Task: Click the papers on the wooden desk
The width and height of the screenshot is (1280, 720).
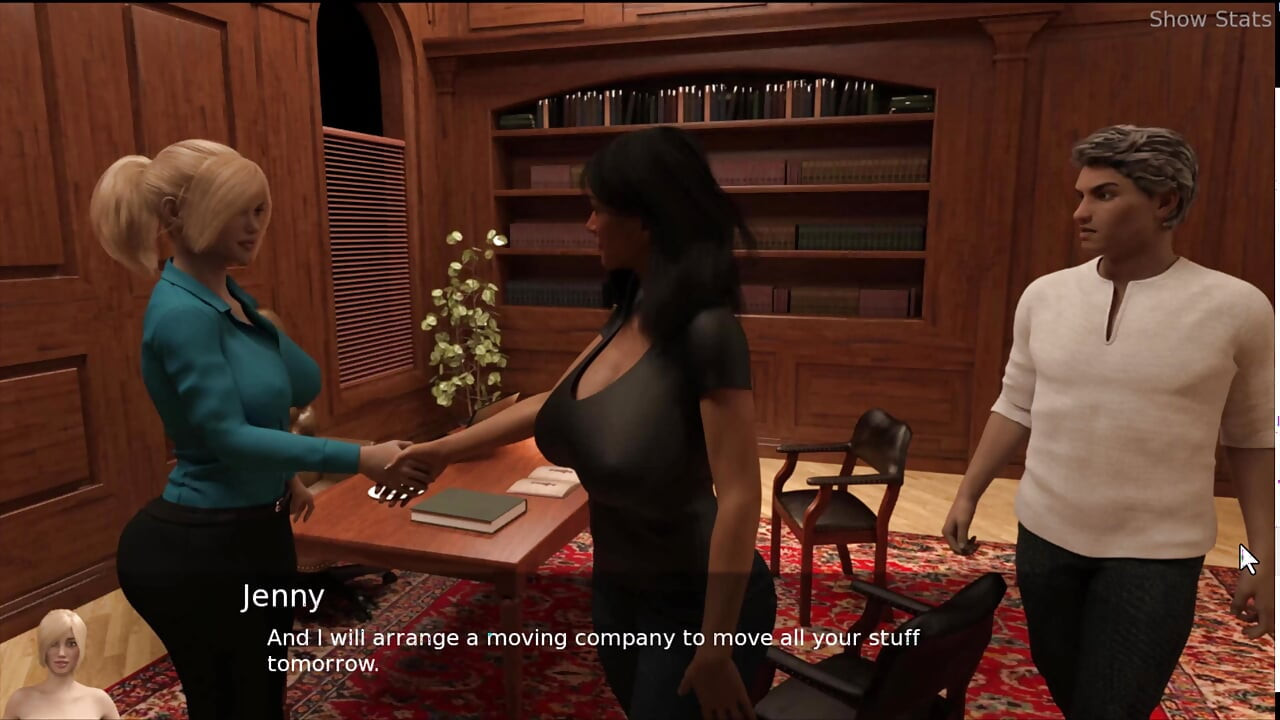Action: (x=543, y=483)
